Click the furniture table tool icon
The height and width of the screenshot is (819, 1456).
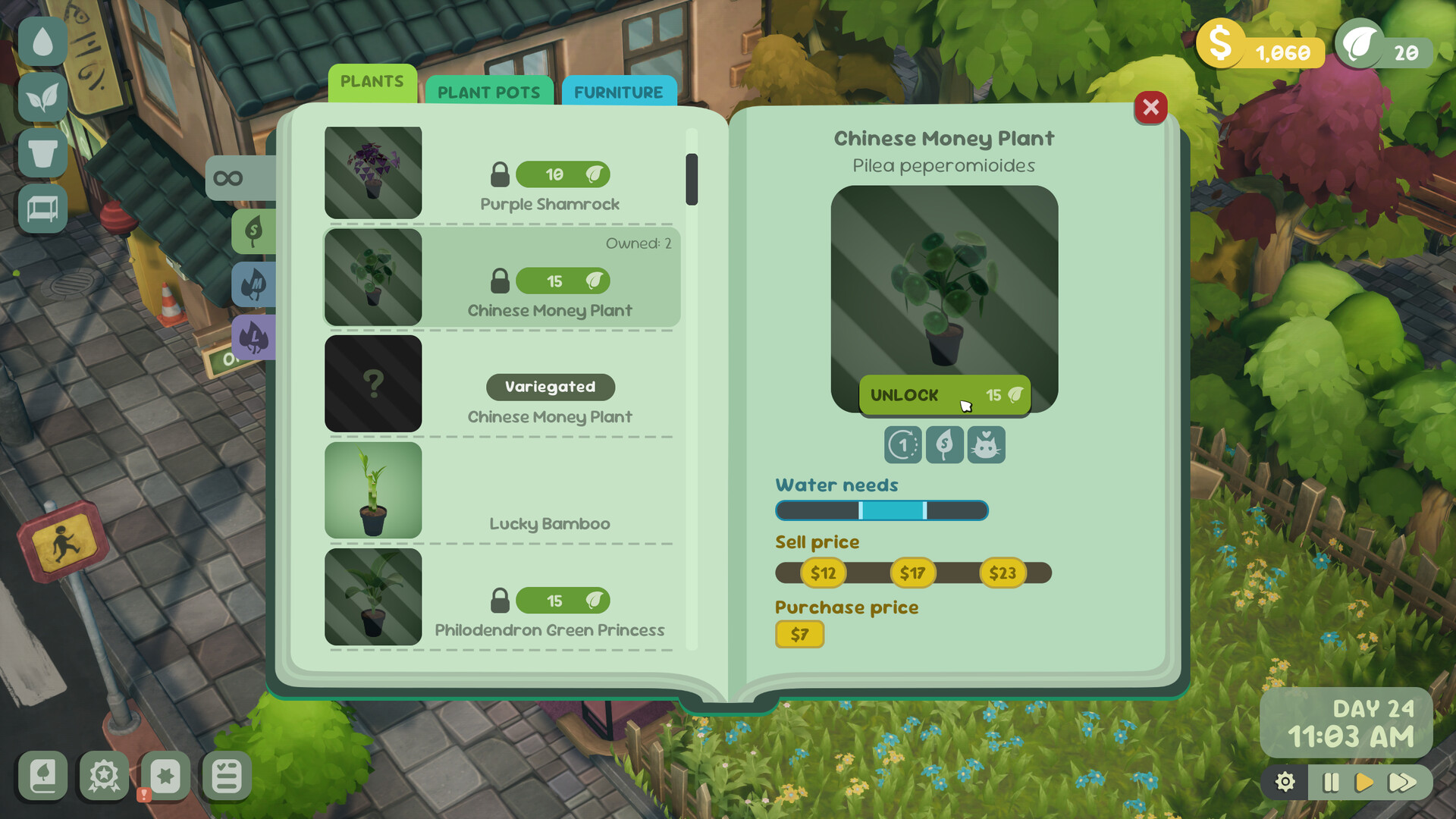pos(42,210)
